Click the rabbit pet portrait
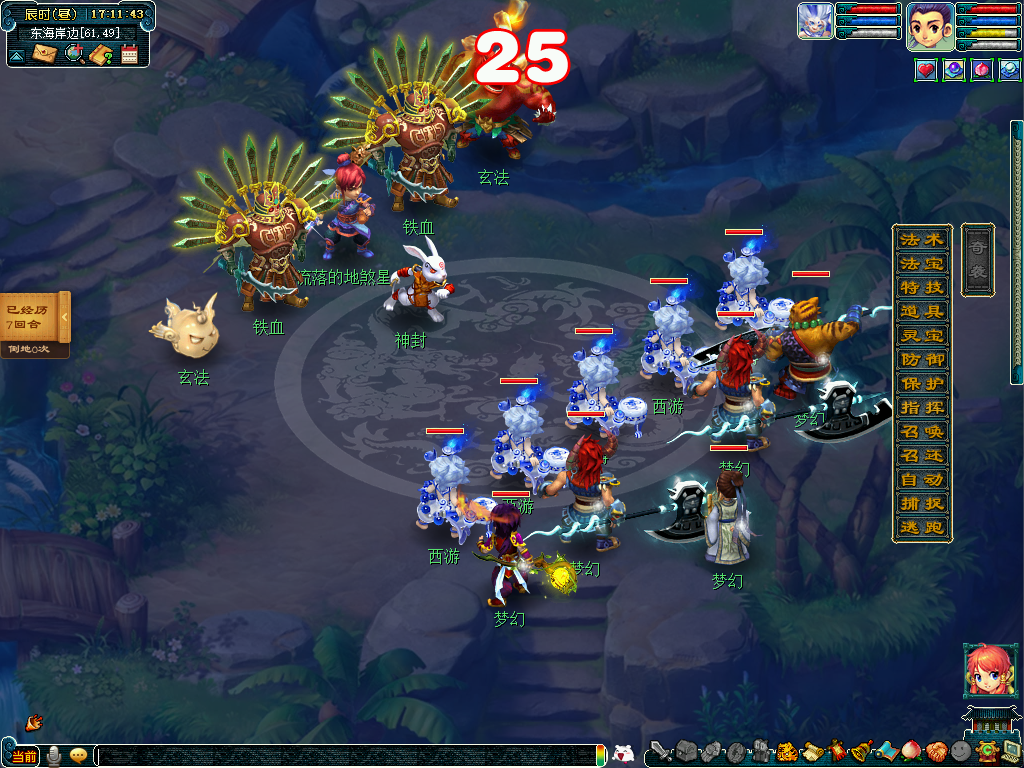Viewport: 1024px width, 768px height. 815,21
